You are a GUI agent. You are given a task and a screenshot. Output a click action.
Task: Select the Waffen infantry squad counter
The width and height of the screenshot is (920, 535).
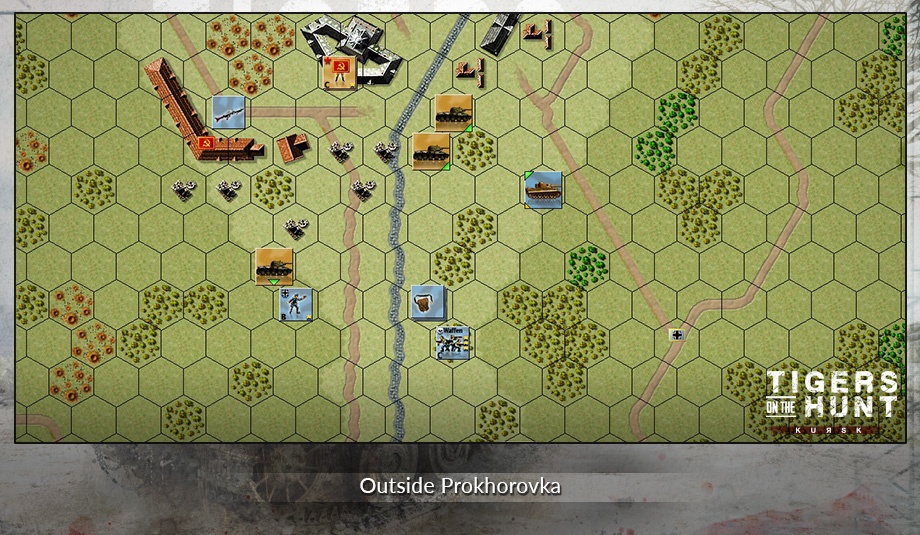[x=453, y=342]
